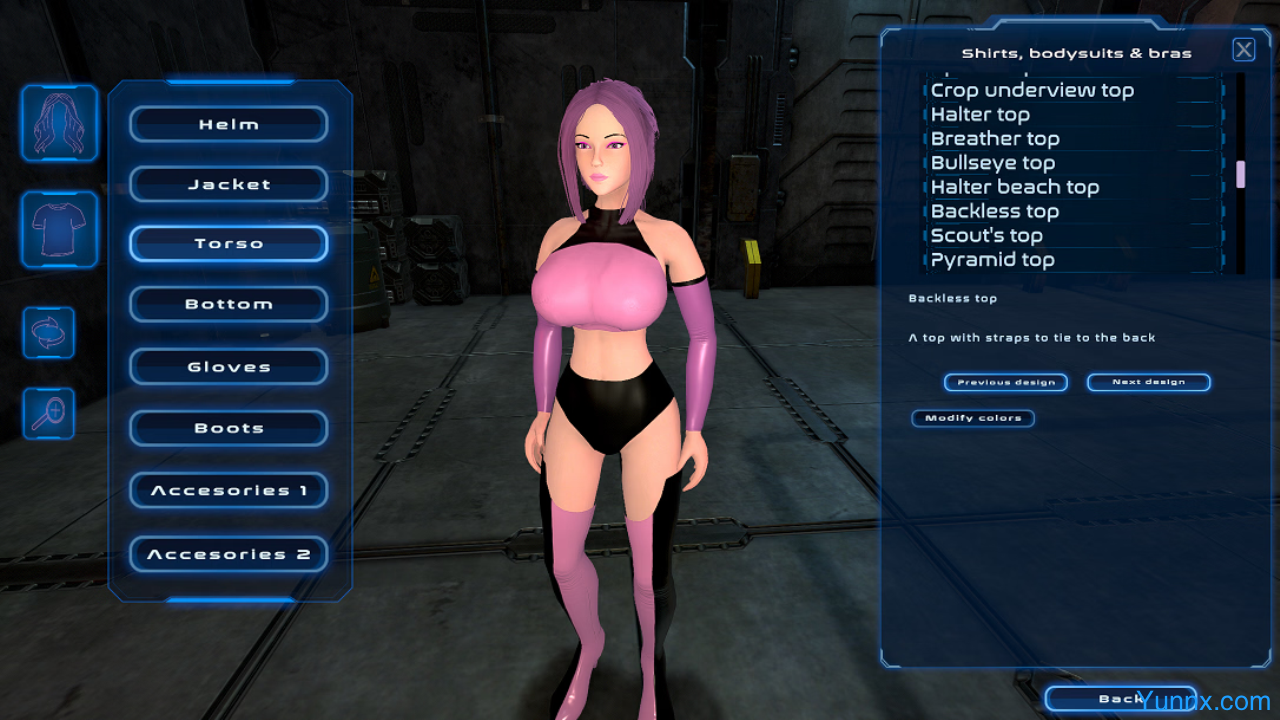Select the Halter top entry
This screenshot has width=1280, height=720.
[x=980, y=115]
